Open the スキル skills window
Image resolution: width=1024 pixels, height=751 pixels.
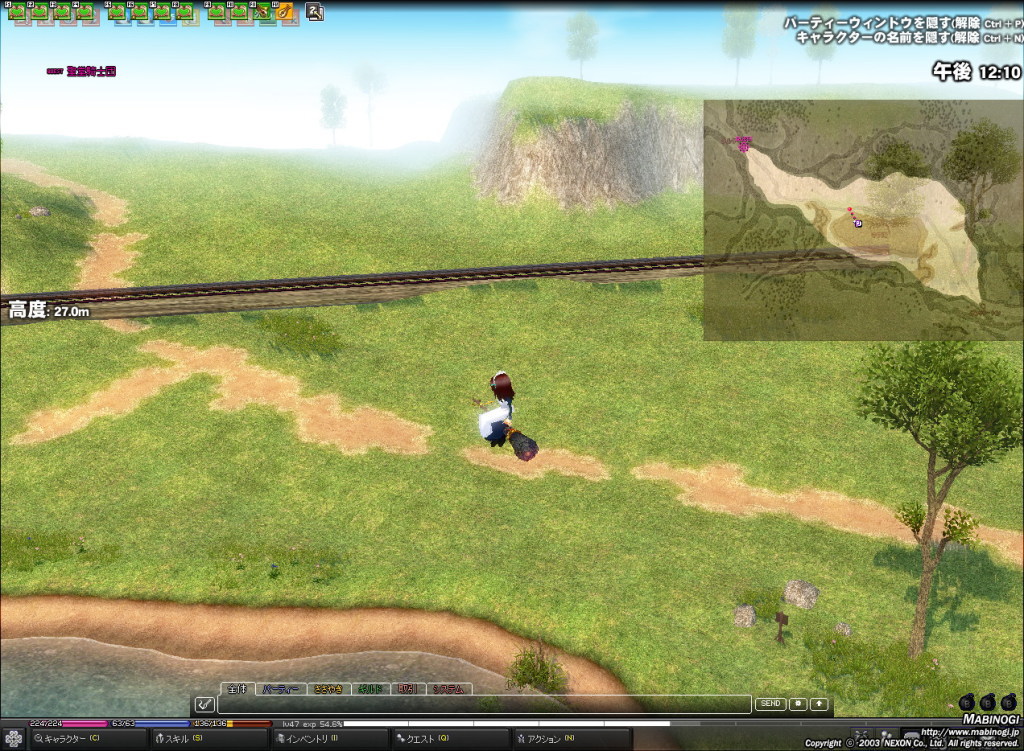click(x=180, y=739)
